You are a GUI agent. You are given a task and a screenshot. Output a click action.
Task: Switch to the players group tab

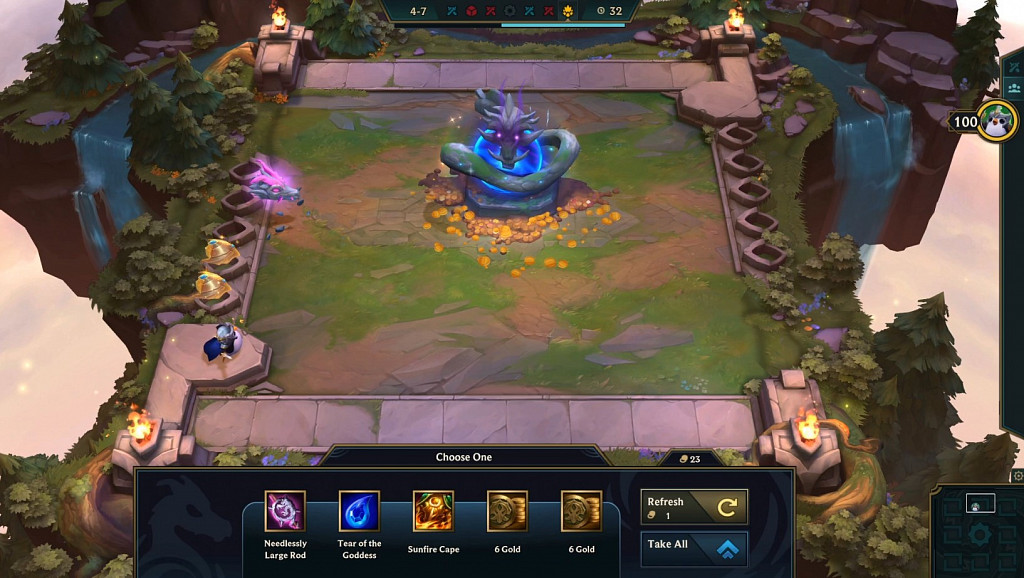[x=1015, y=88]
